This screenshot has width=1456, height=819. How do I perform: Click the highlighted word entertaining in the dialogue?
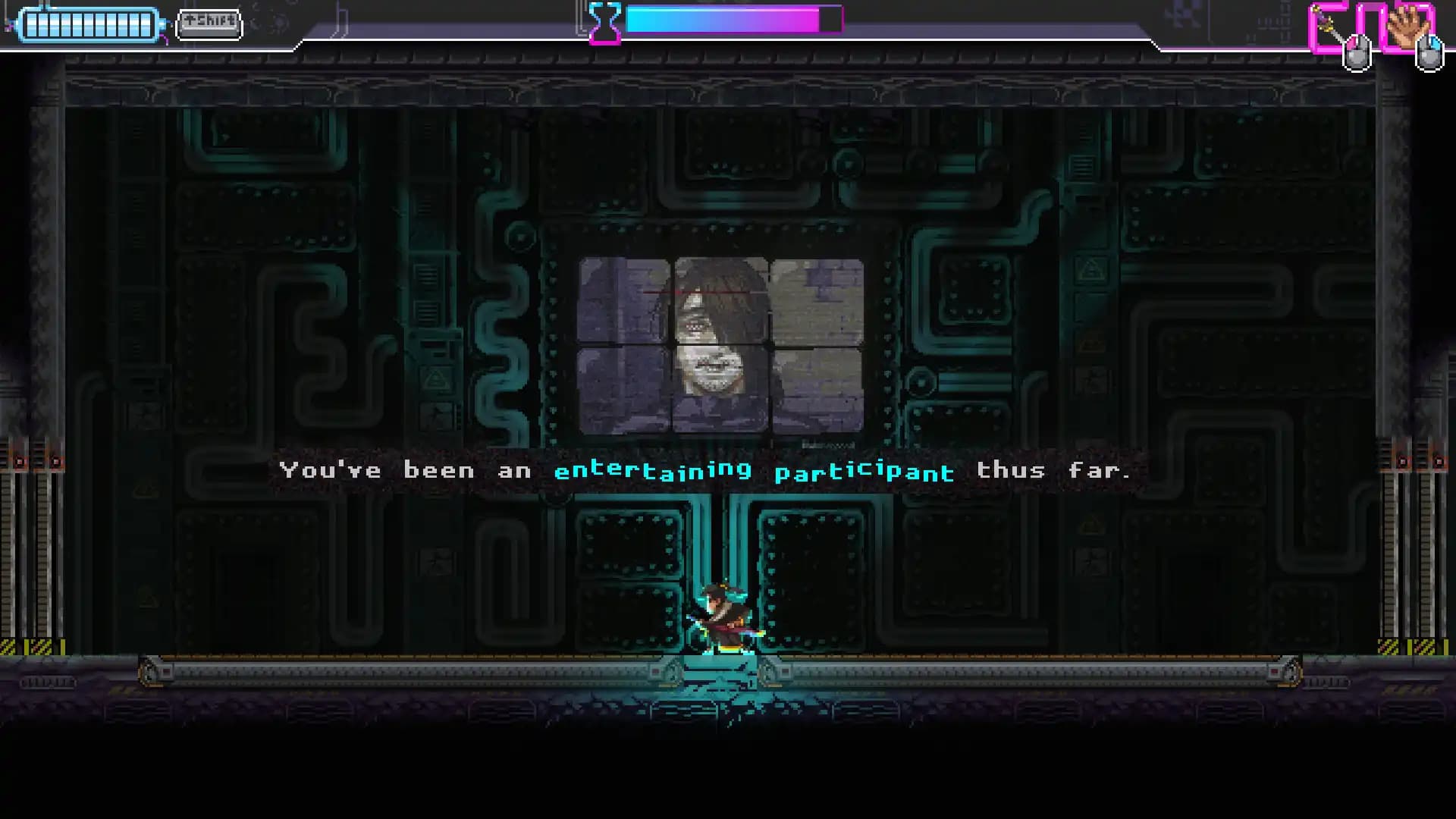(654, 470)
